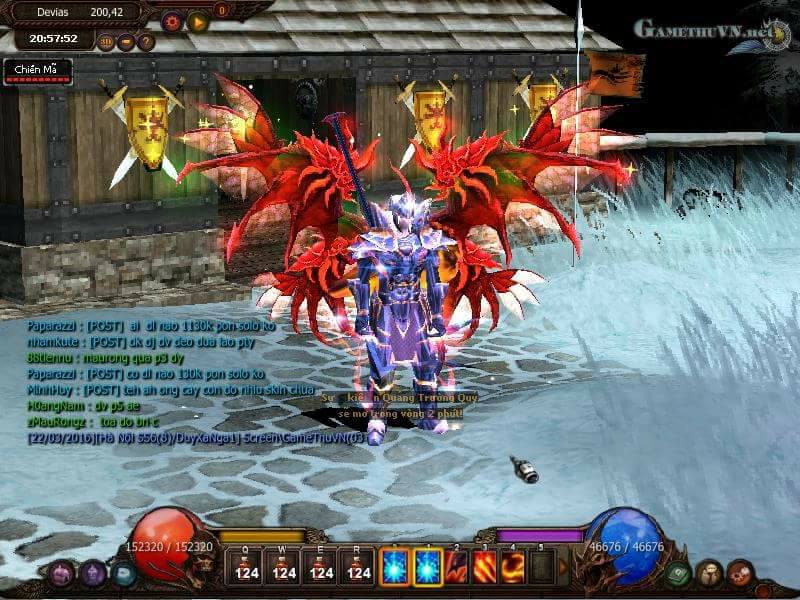Select the highlighted blue burst skill in slot 1

(x=428, y=566)
